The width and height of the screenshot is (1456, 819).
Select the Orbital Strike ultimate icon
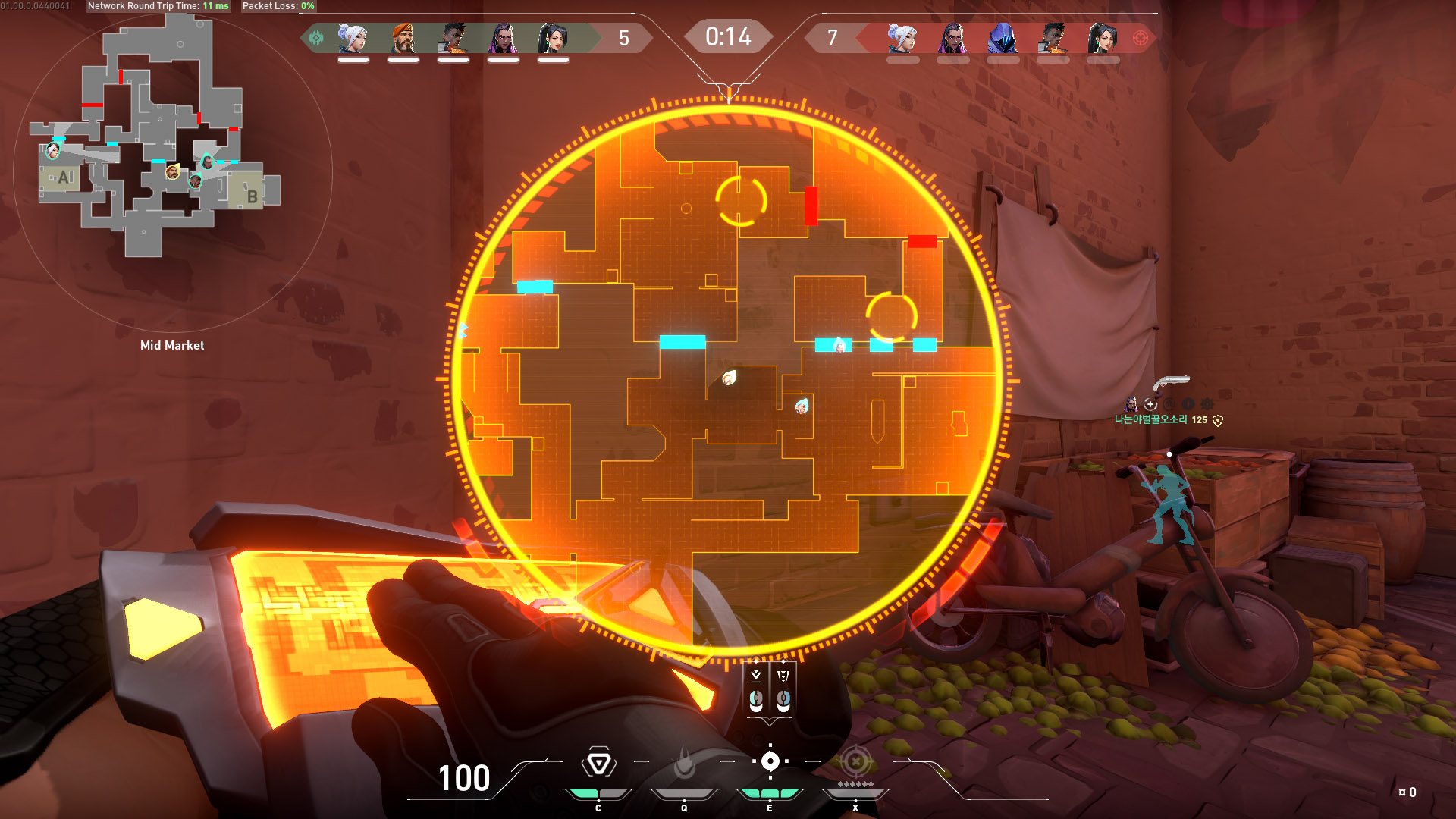[855, 761]
